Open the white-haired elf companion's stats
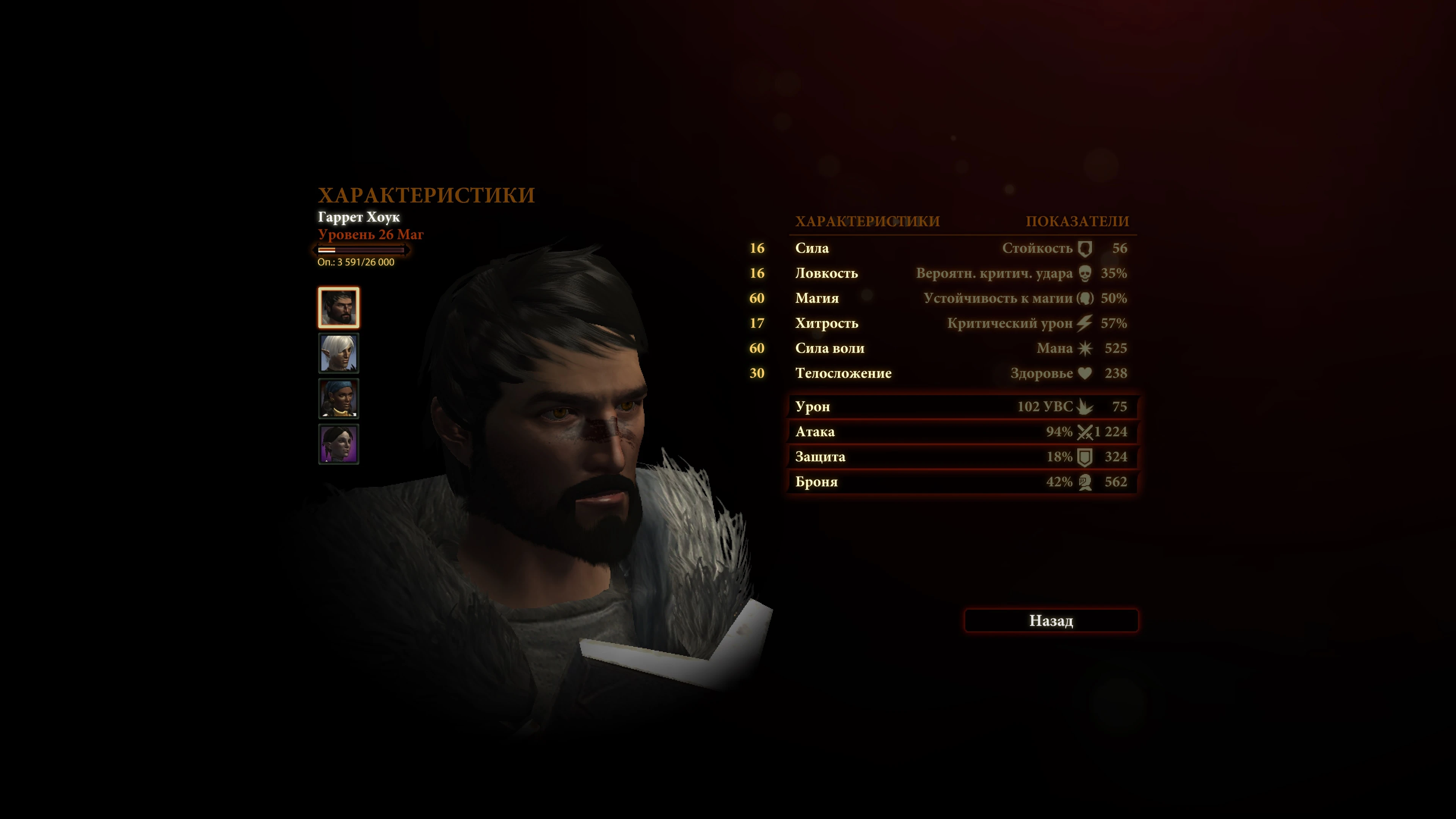The width and height of the screenshot is (1456, 819). click(x=340, y=353)
